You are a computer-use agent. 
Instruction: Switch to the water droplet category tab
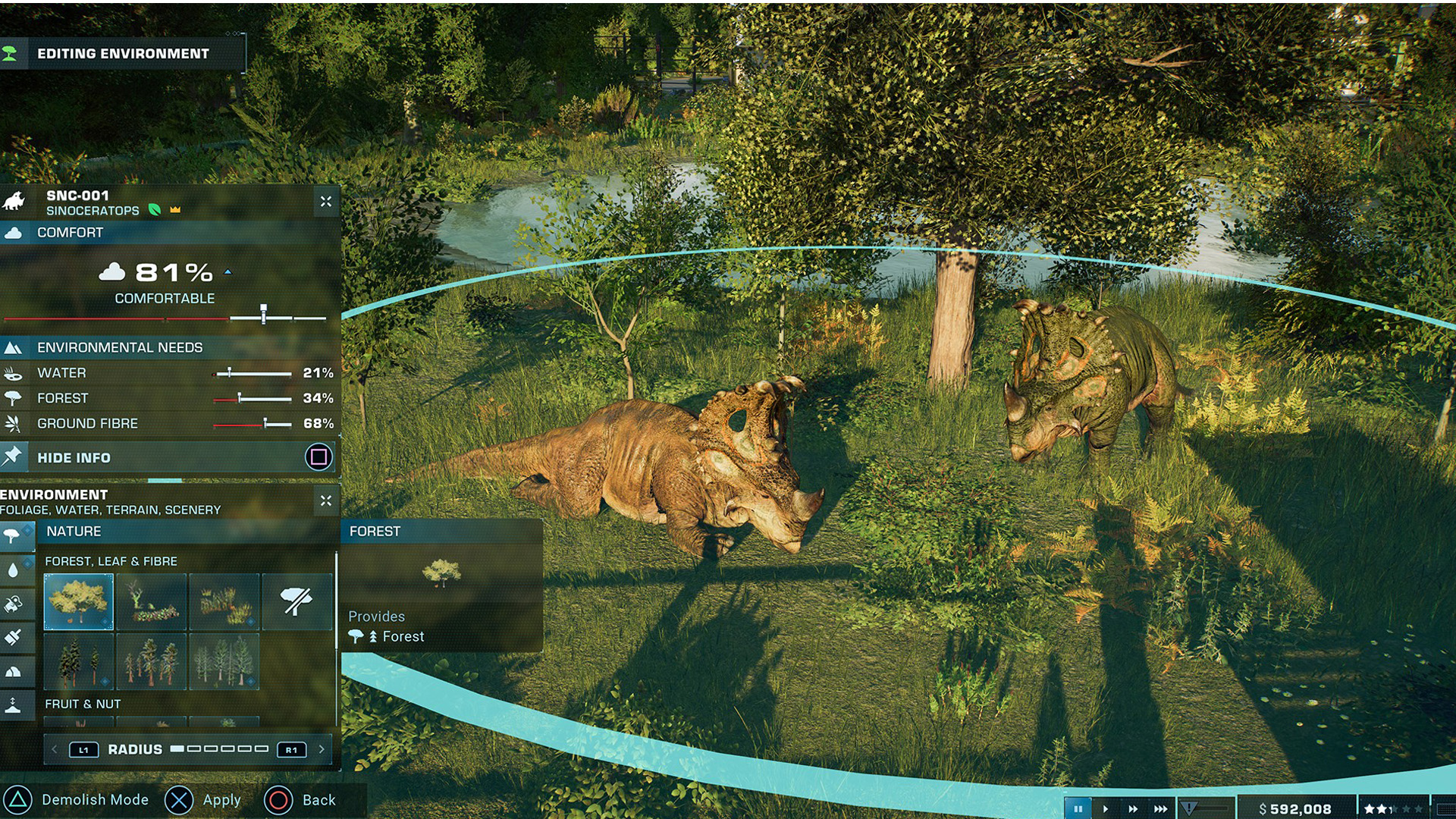[14, 570]
